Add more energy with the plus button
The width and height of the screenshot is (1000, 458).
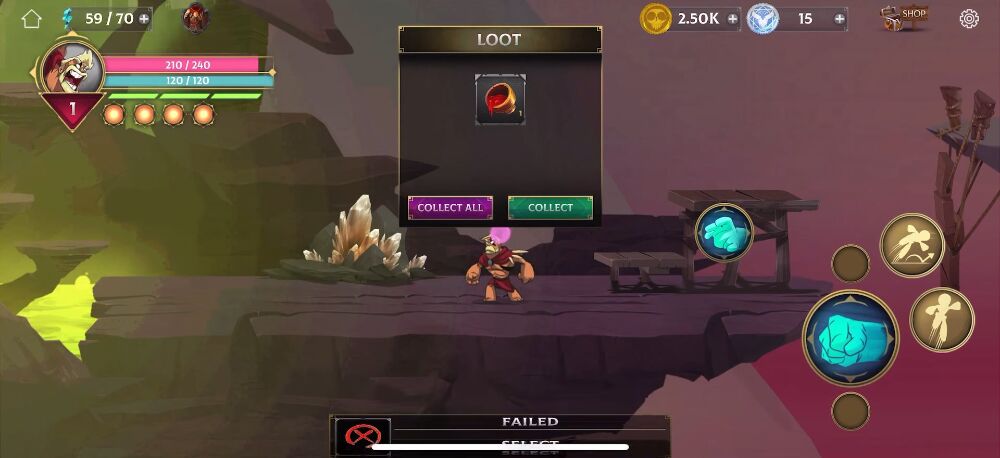(x=144, y=18)
